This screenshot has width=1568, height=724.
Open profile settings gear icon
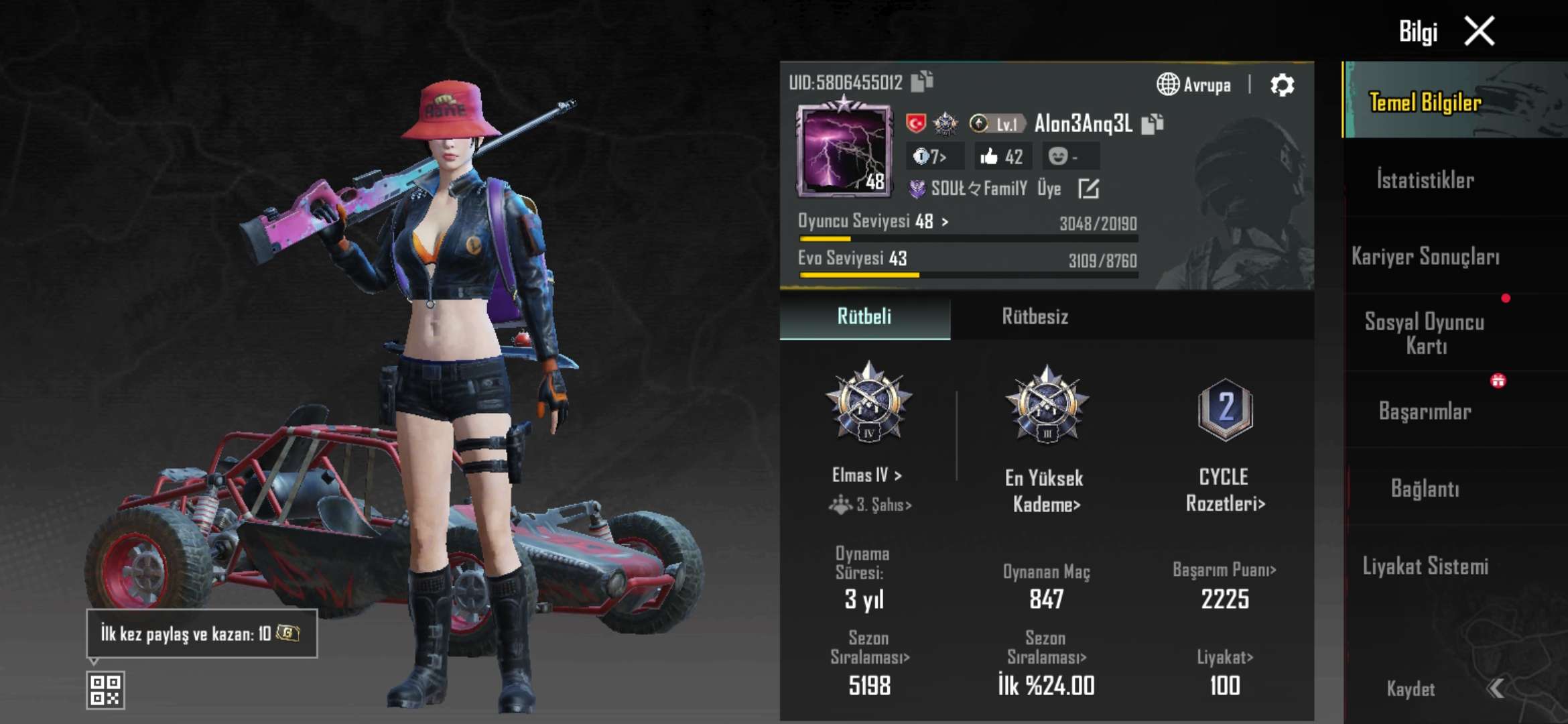pyautogui.click(x=1282, y=85)
